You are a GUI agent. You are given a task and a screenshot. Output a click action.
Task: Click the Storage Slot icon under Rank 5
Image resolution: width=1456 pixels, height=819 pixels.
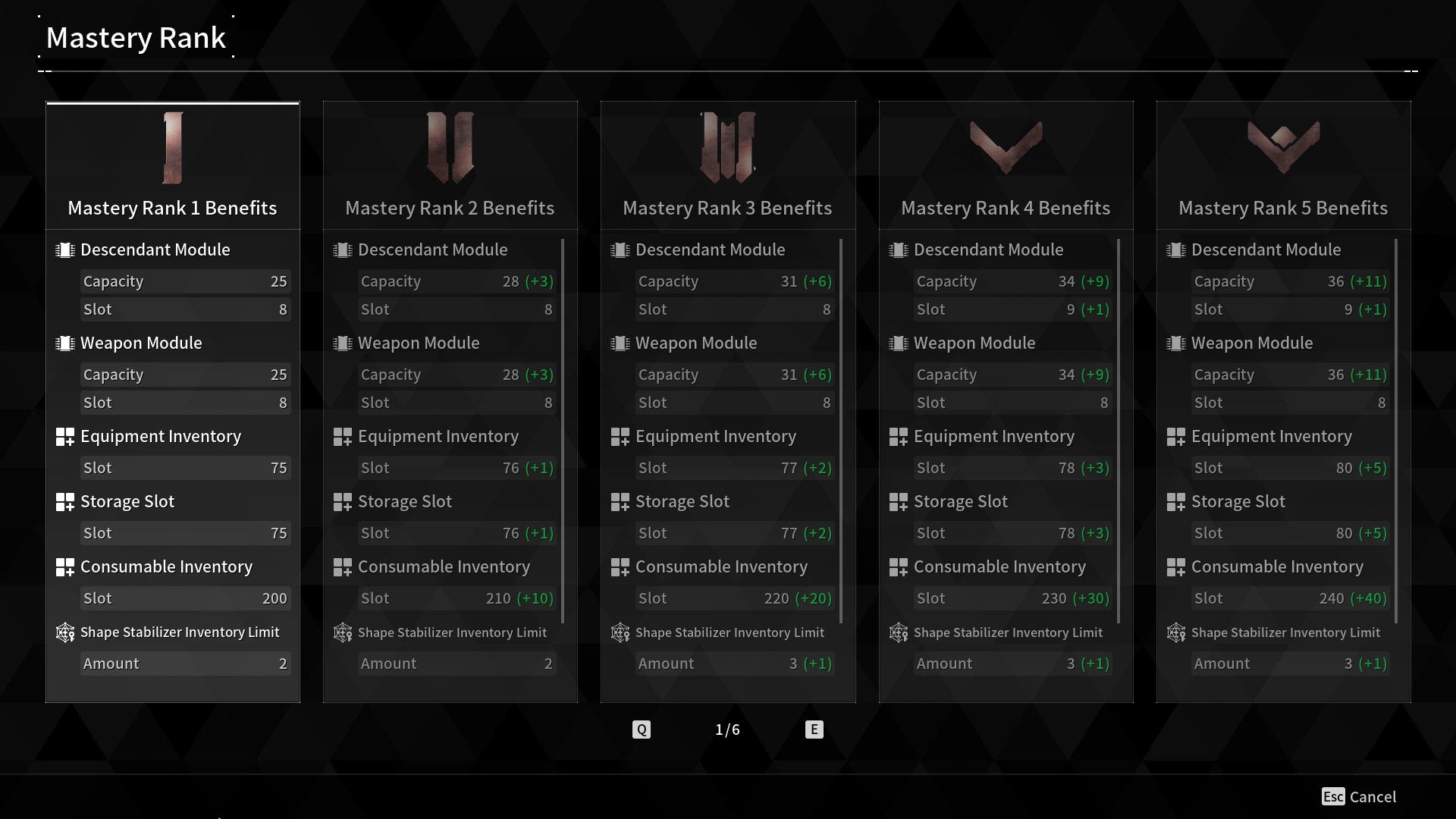coord(1177,501)
